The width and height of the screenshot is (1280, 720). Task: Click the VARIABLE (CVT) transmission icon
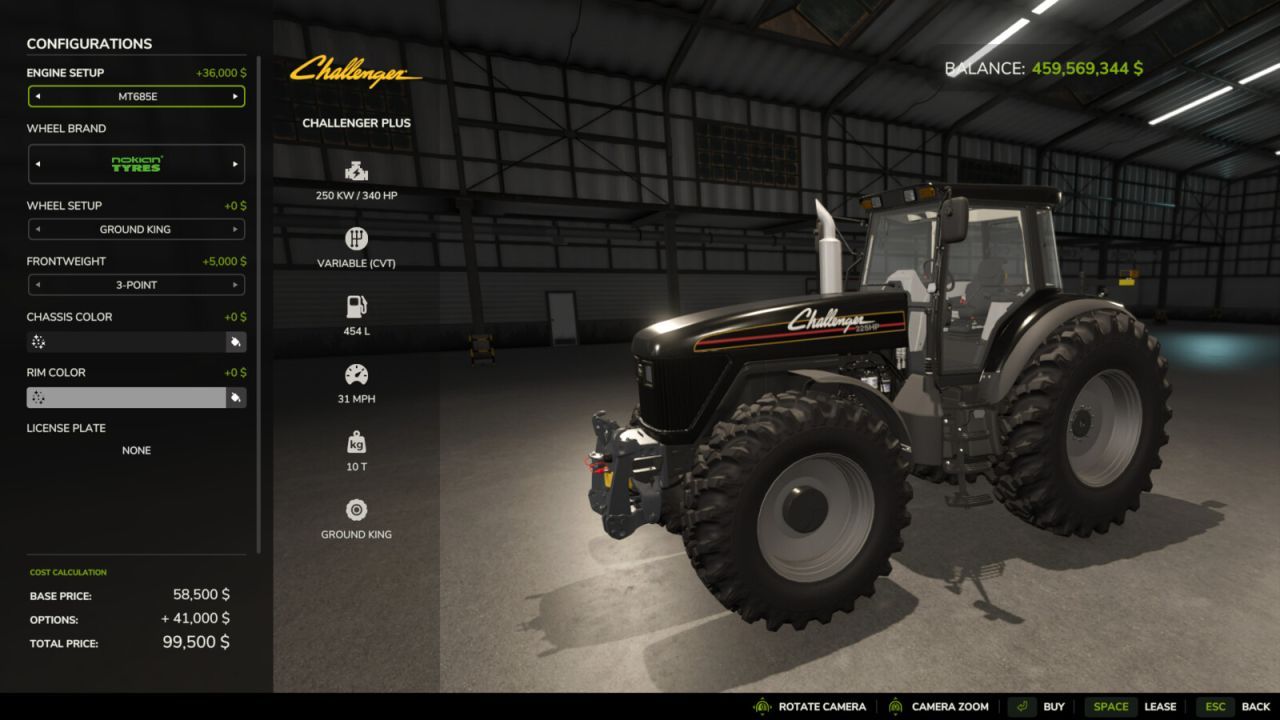point(356,240)
